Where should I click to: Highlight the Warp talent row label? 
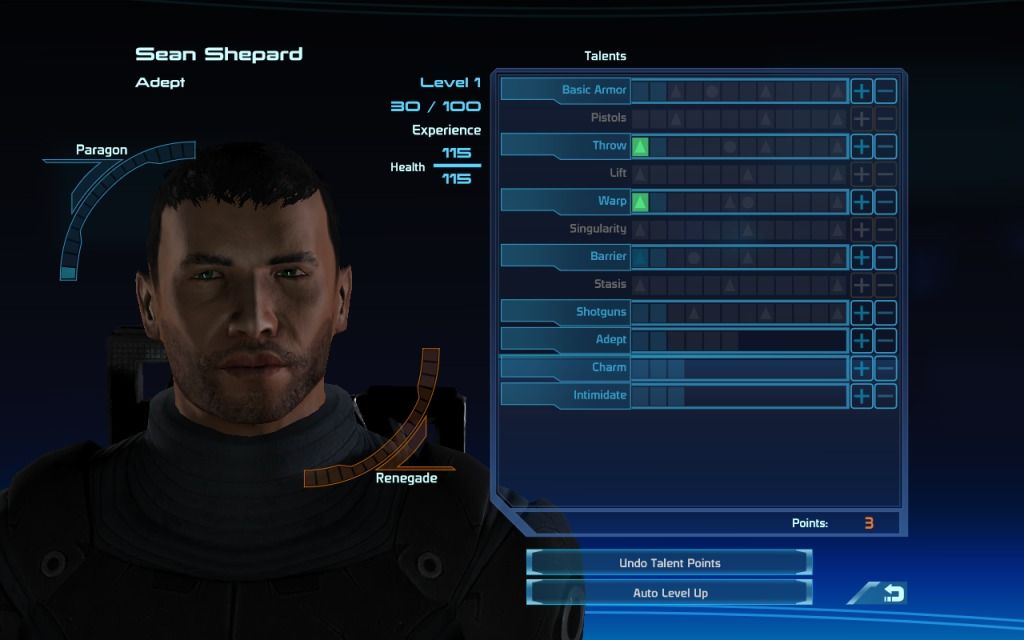click(x=567, y=201)
